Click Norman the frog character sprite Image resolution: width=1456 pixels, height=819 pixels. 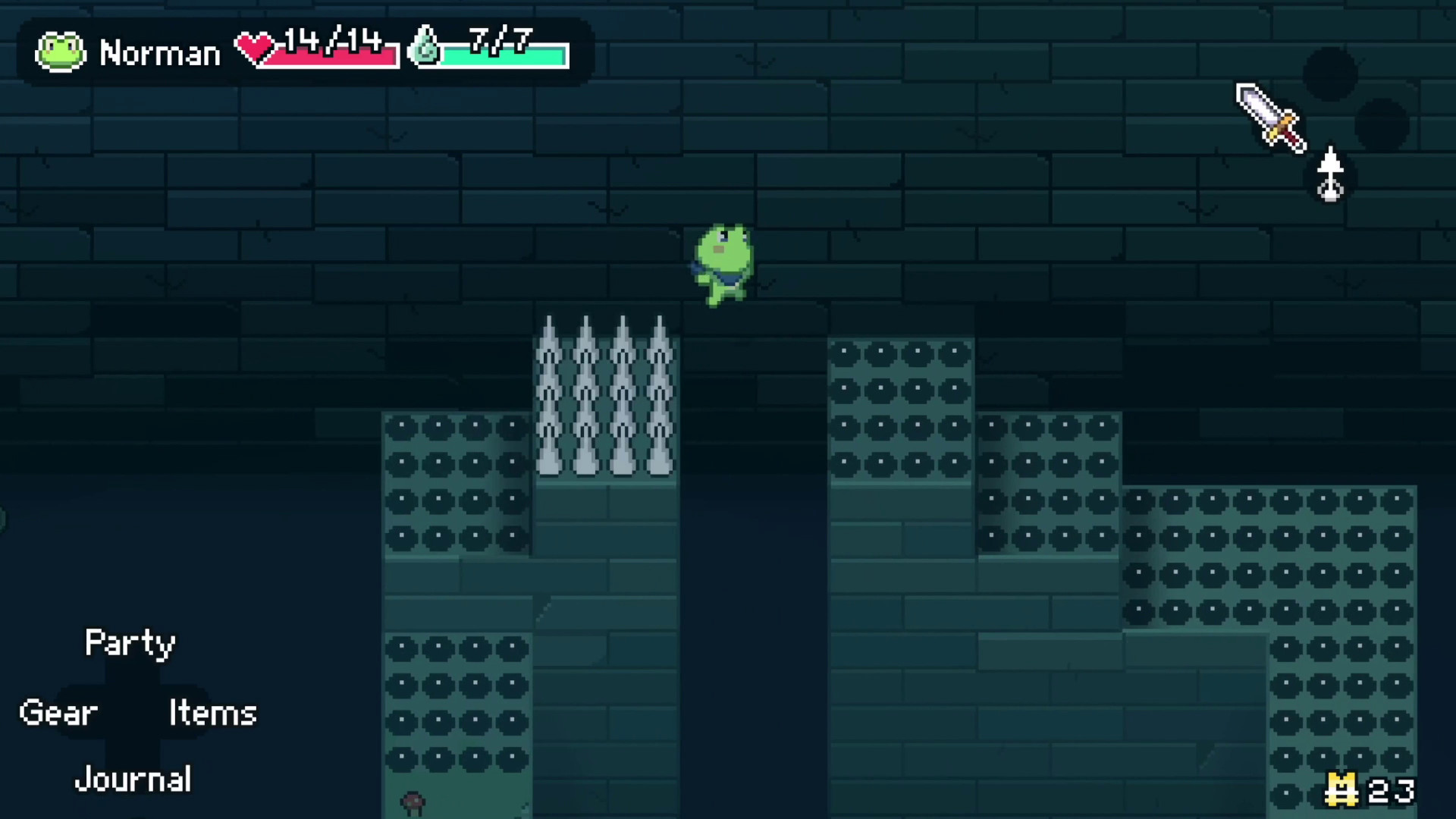[x=726, y=264]
